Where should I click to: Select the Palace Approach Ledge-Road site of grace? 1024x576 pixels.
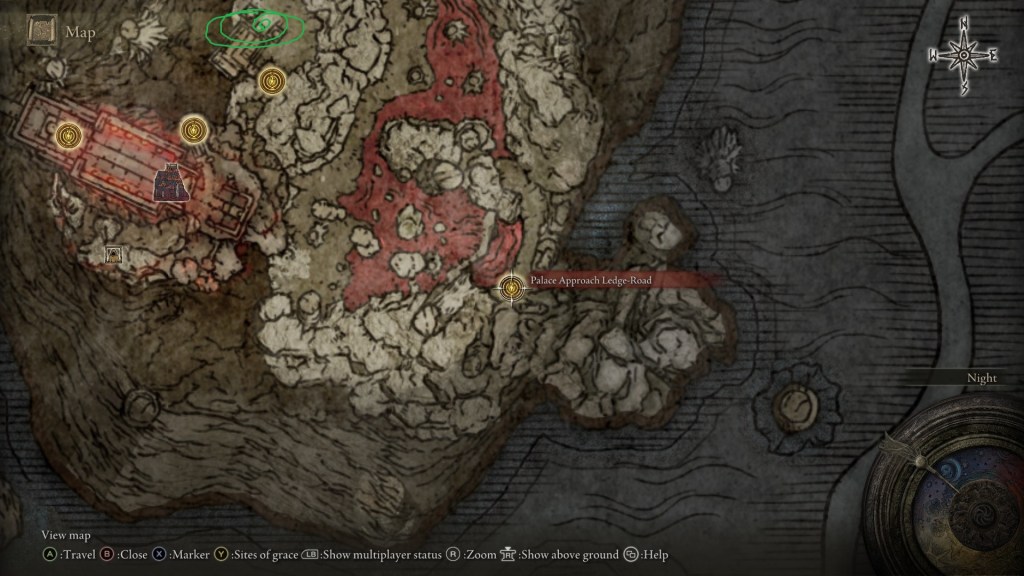coord(512,288)
